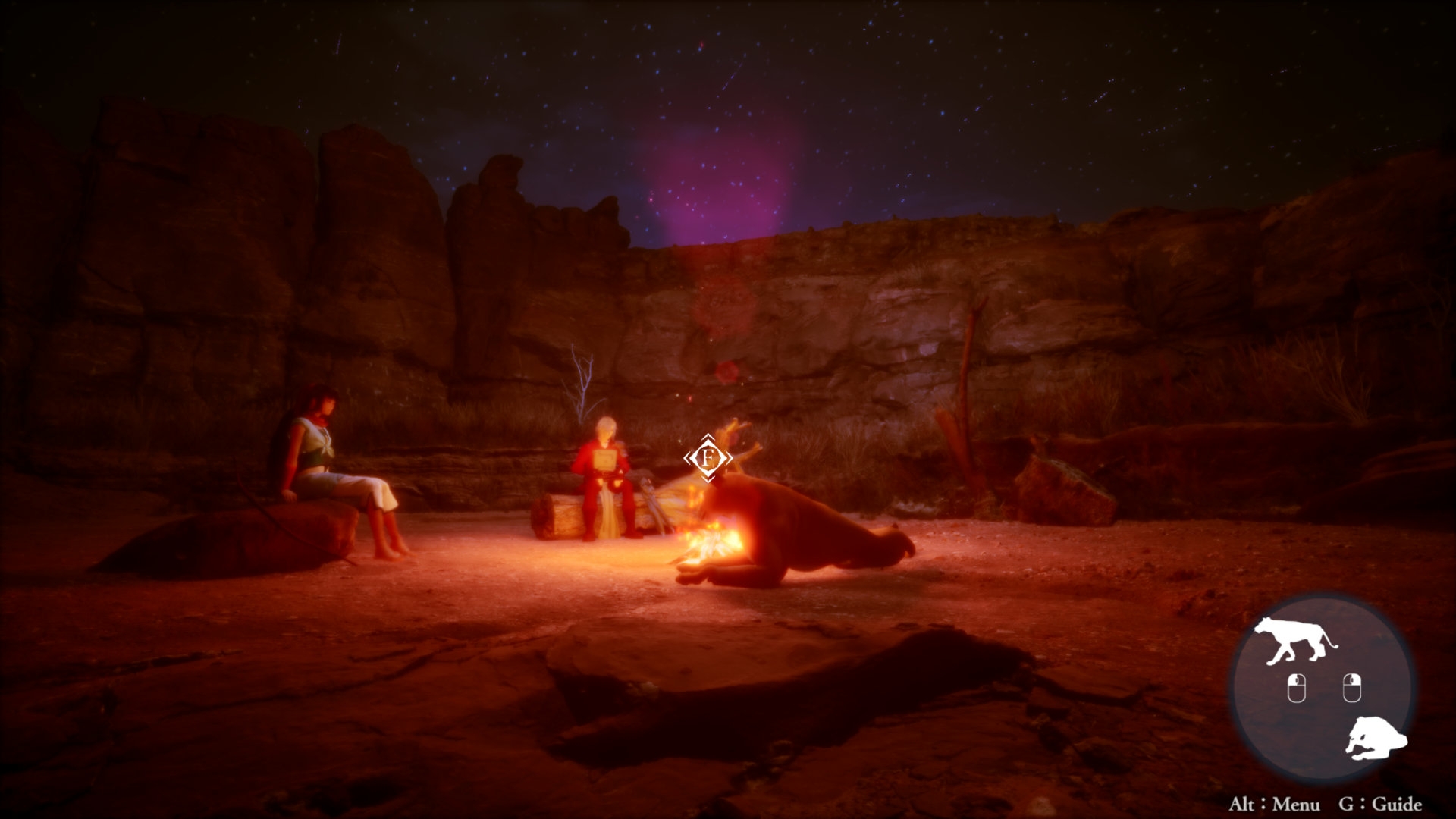Choose the lying down animal pose icon

pos(1376,737)
